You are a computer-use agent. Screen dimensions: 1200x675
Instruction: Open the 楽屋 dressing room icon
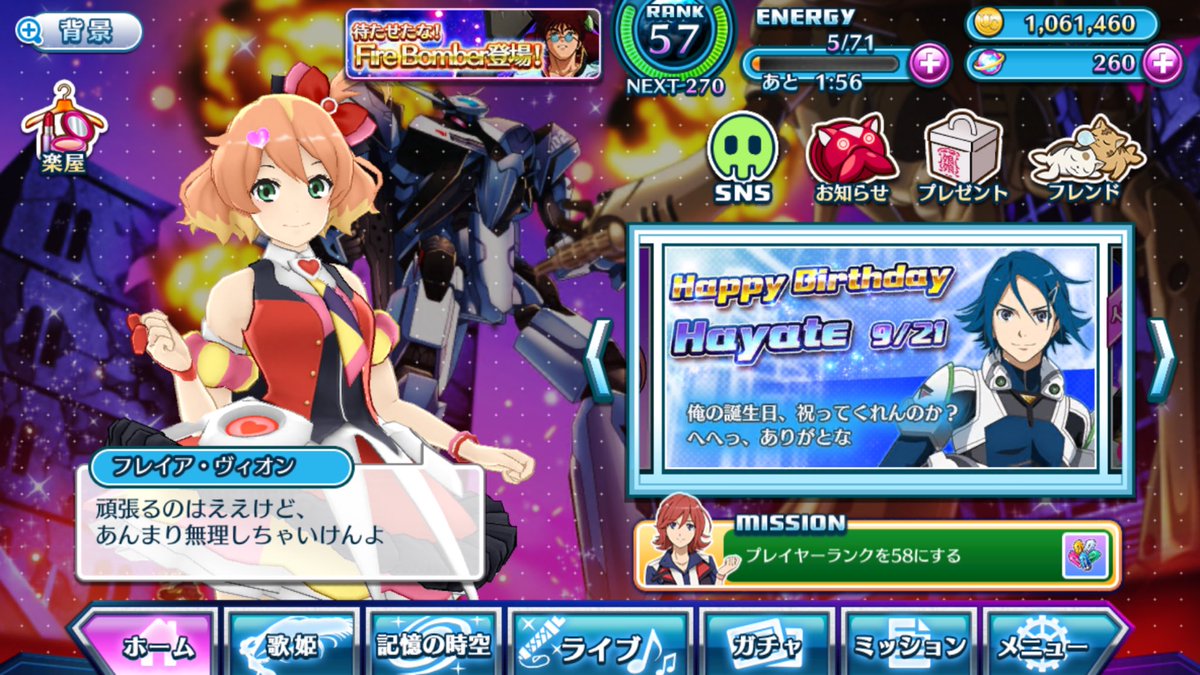pos(64,127)
